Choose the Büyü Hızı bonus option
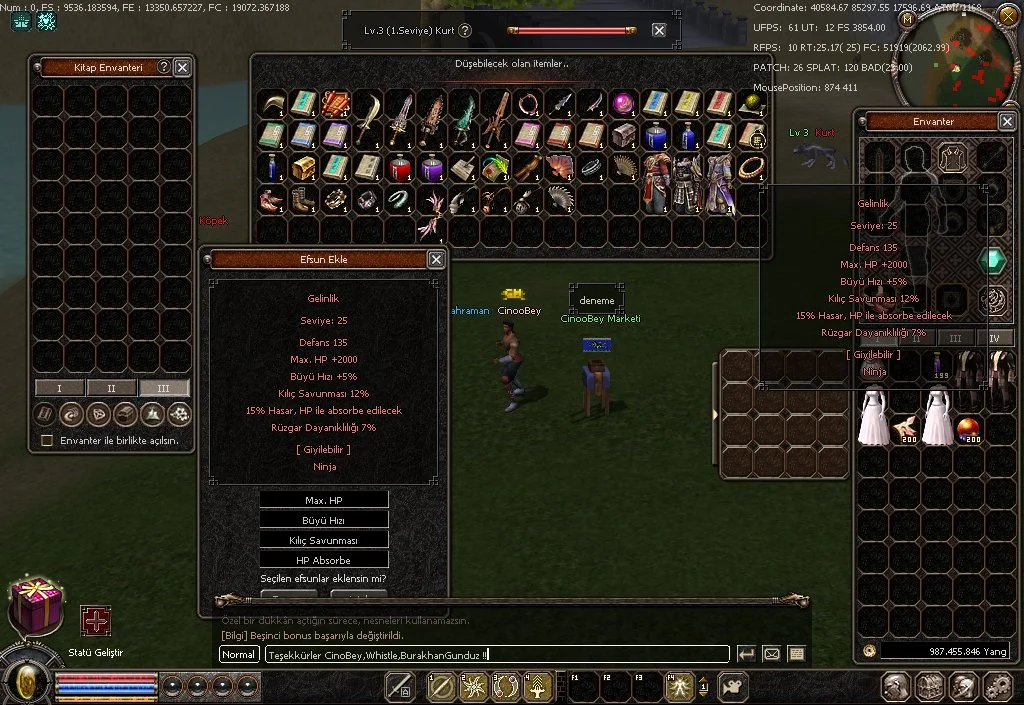This screenshot has width=1024, height=705. pyautogui.click(x=323, y=520)
